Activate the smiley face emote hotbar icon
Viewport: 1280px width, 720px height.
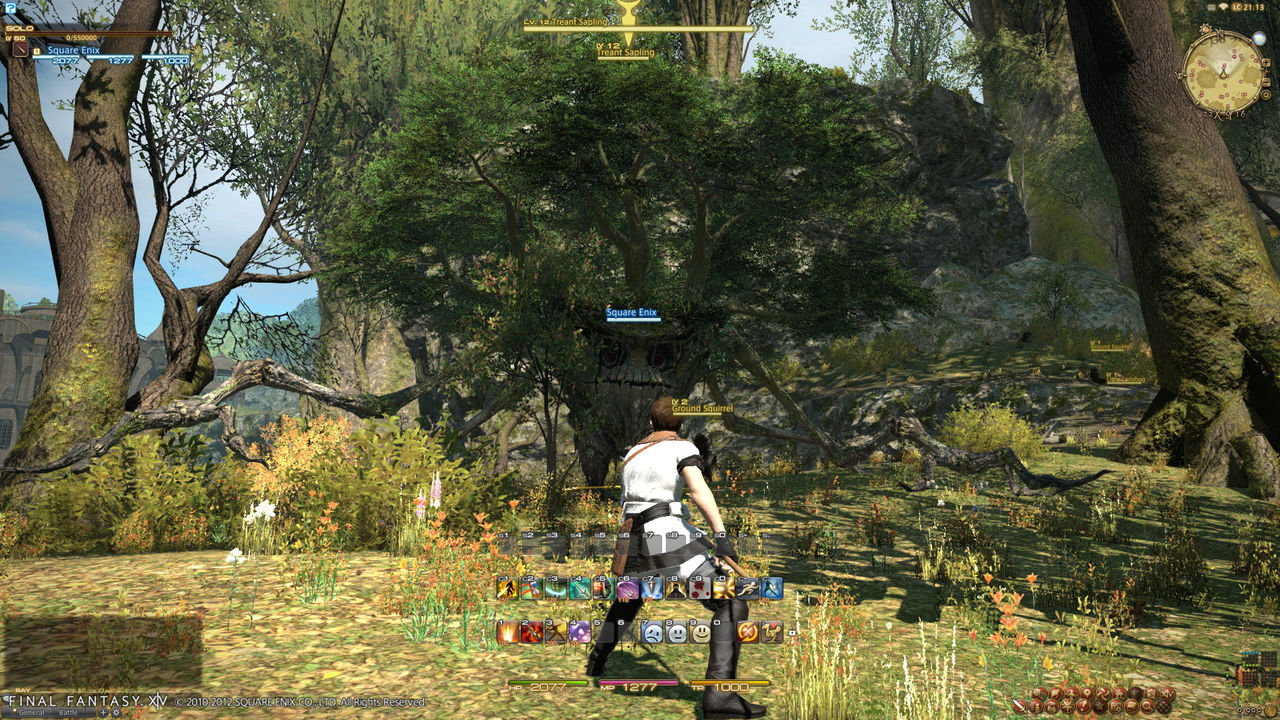700,630
